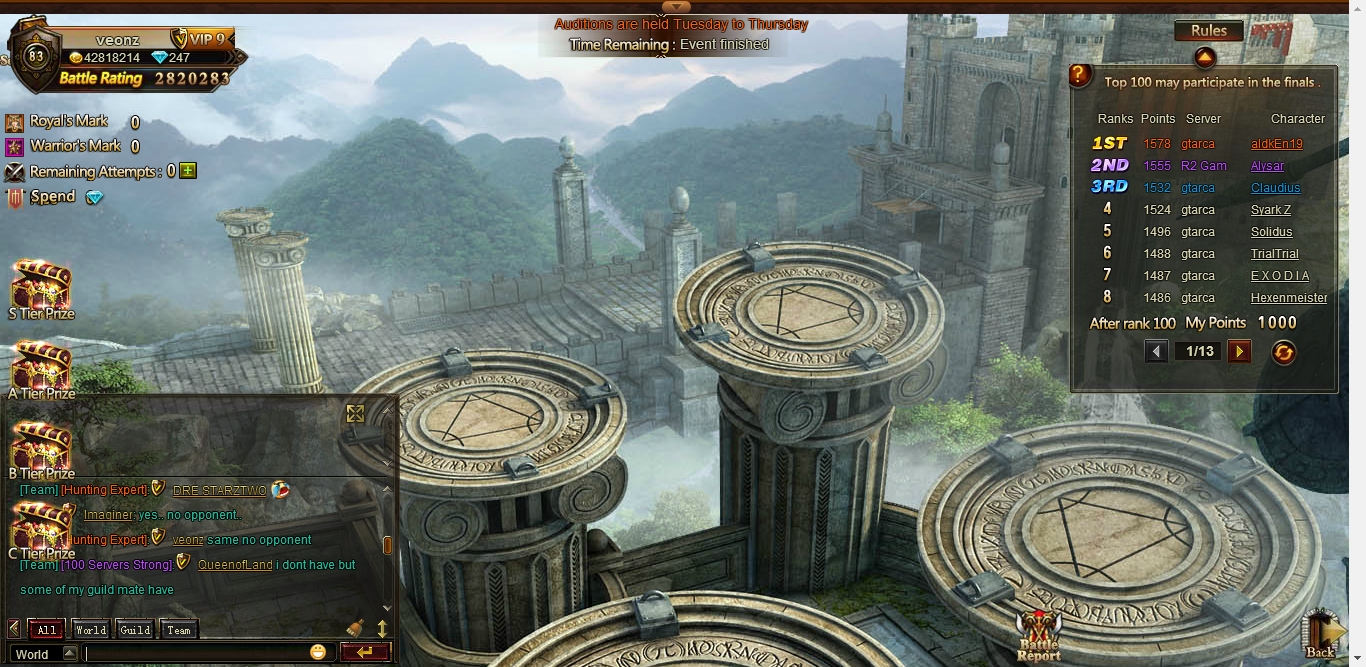Refresh the ranking list

[x=1283, y=352]
